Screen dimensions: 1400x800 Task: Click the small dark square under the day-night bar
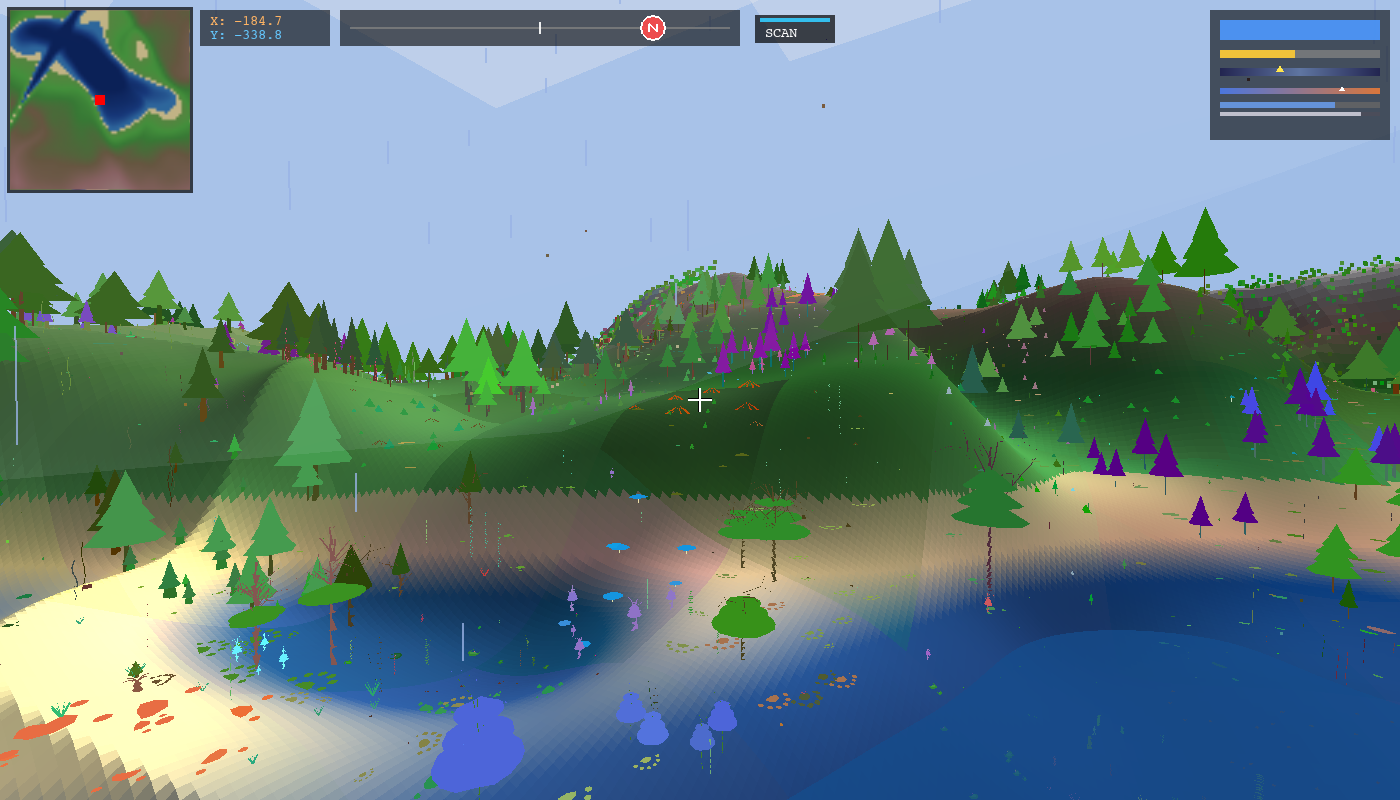(1248, 80)
